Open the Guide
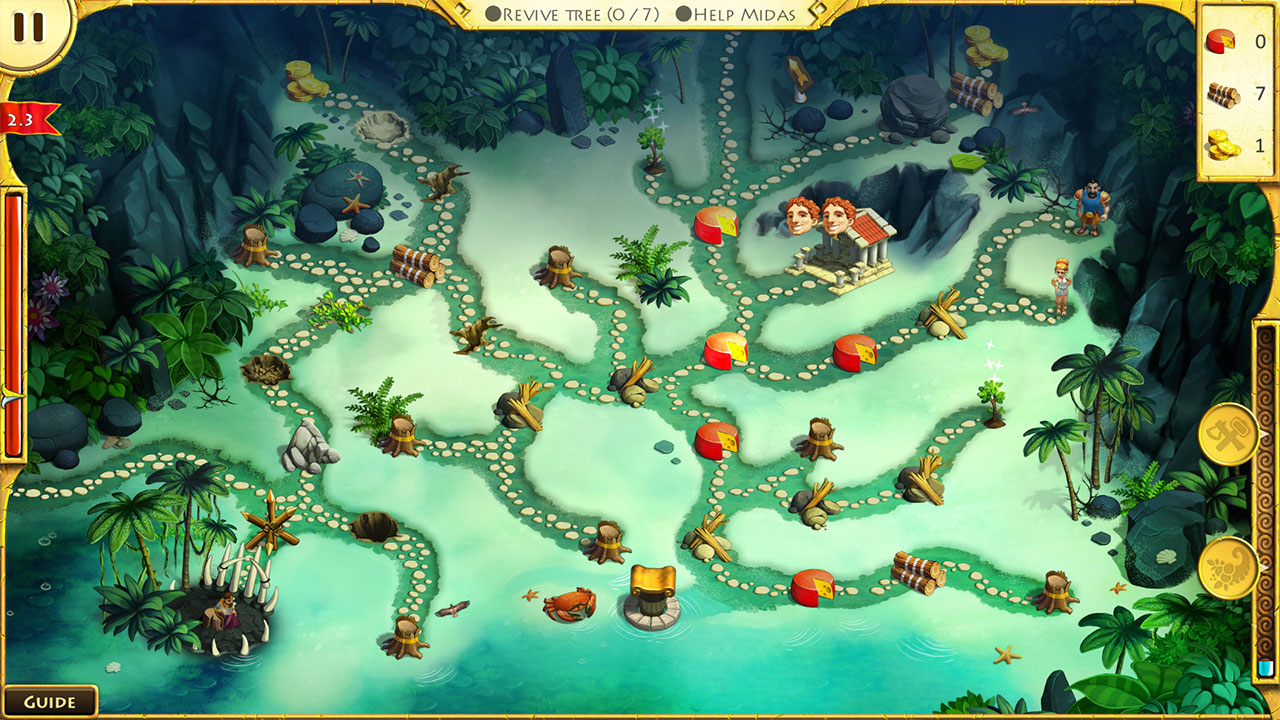This screenshot has height=720, width=1280. click(x=50, y=700)
